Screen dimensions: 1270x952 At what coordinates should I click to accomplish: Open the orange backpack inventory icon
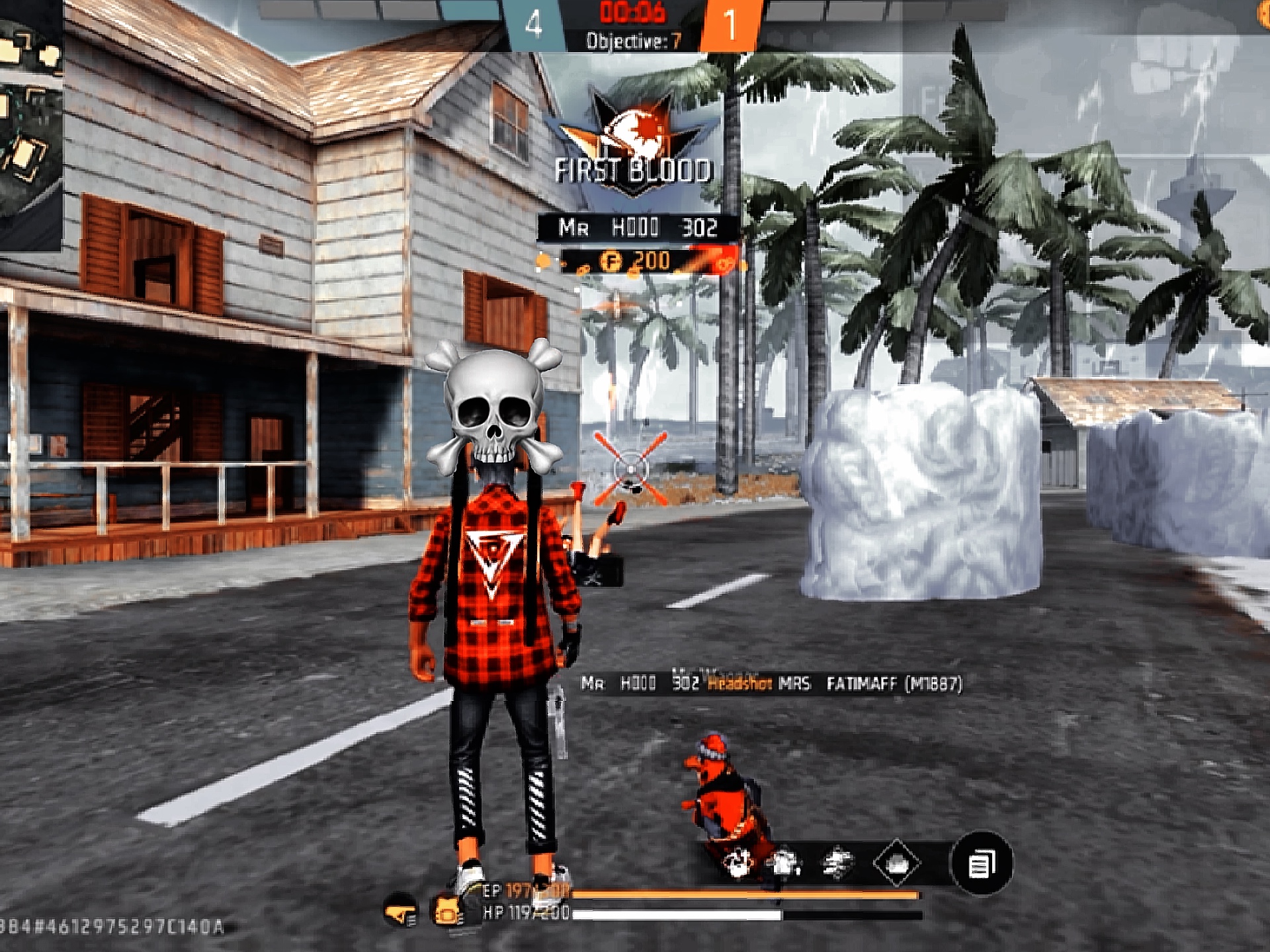click(x=447, y=912)
